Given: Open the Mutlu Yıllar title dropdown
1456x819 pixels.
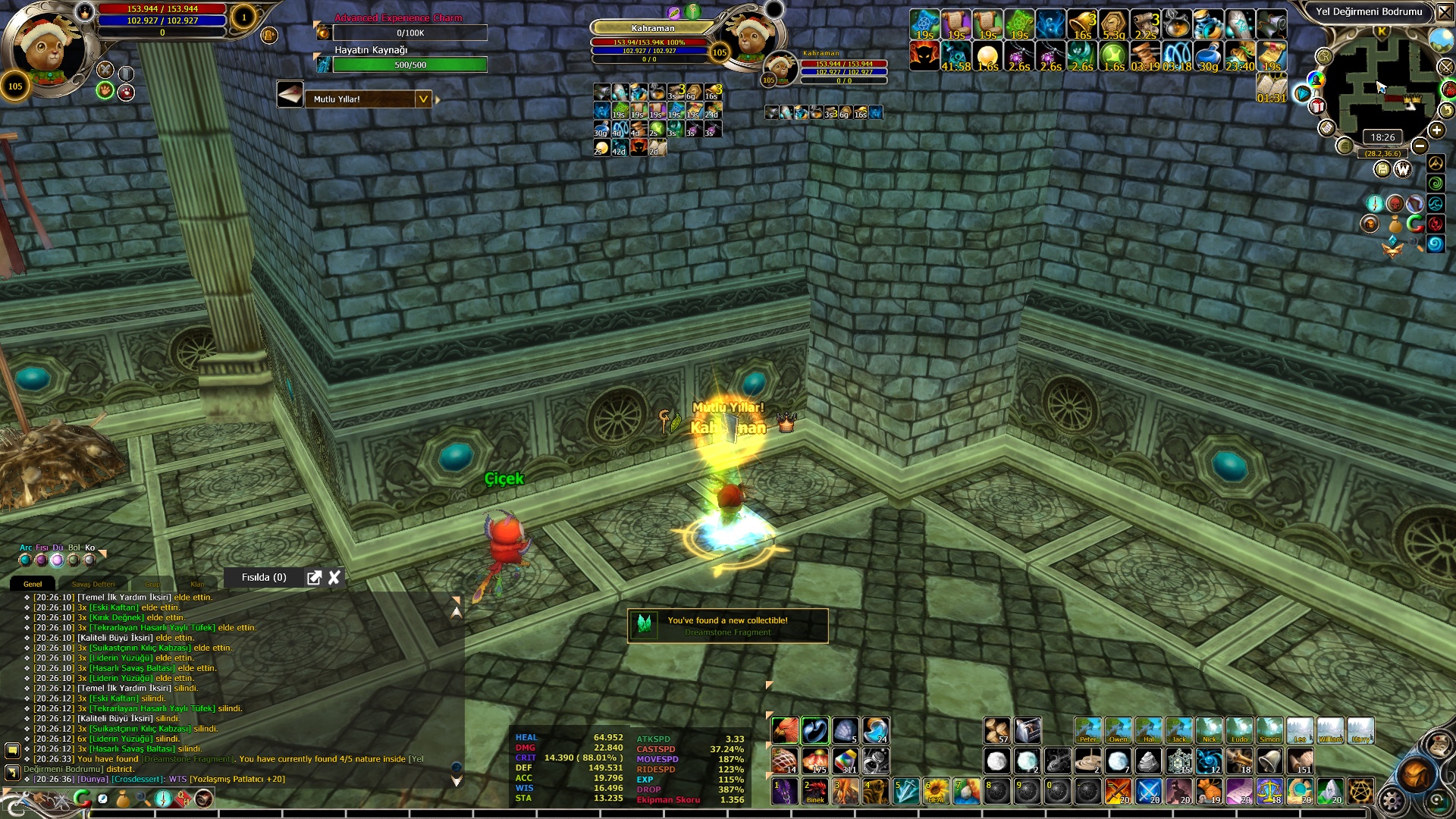Looking at the screenshot, I should pyautogui.click(x=423, y=99).
